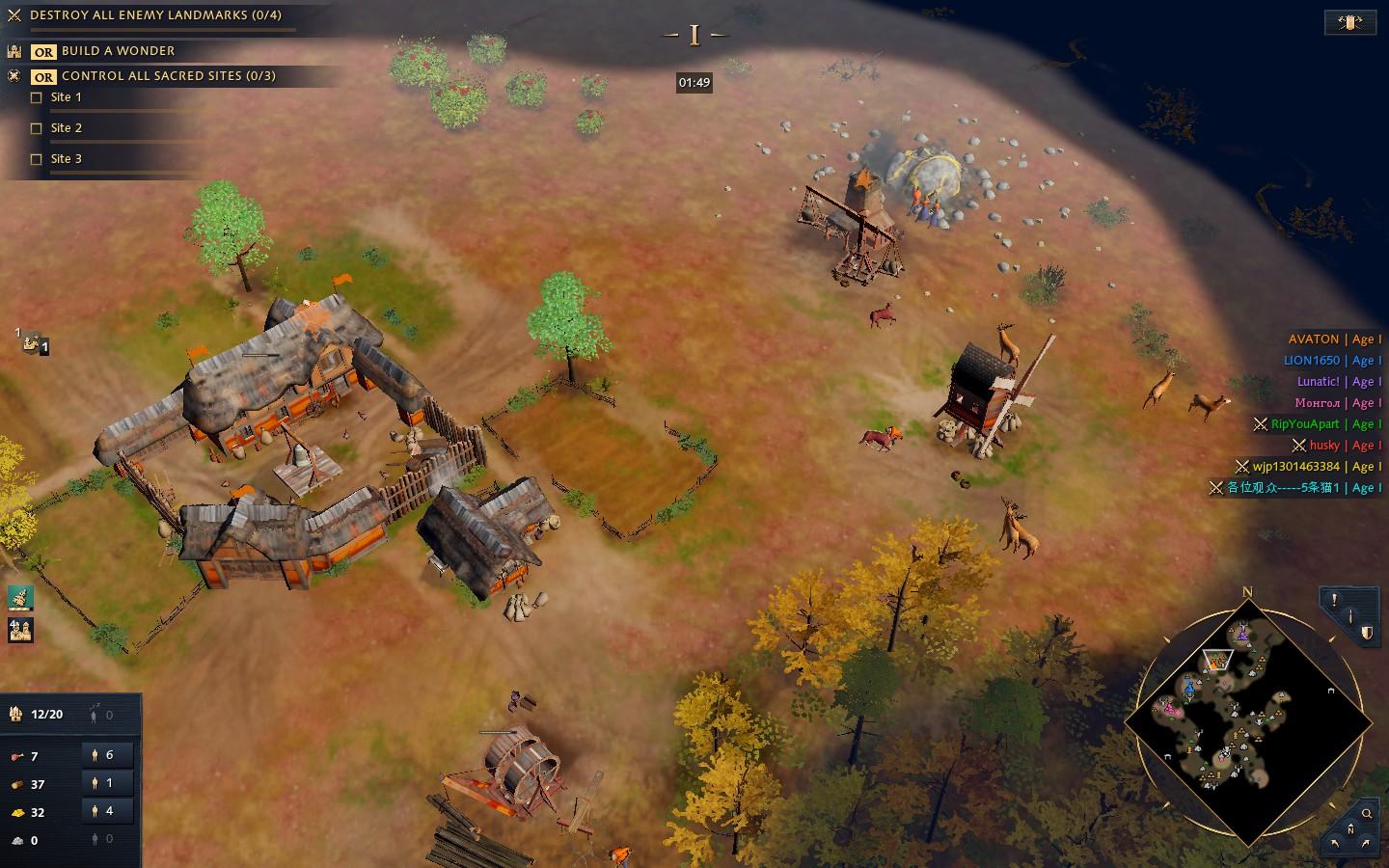Click the minimap magnifying glass zoom button

(x=1367, y=813)
